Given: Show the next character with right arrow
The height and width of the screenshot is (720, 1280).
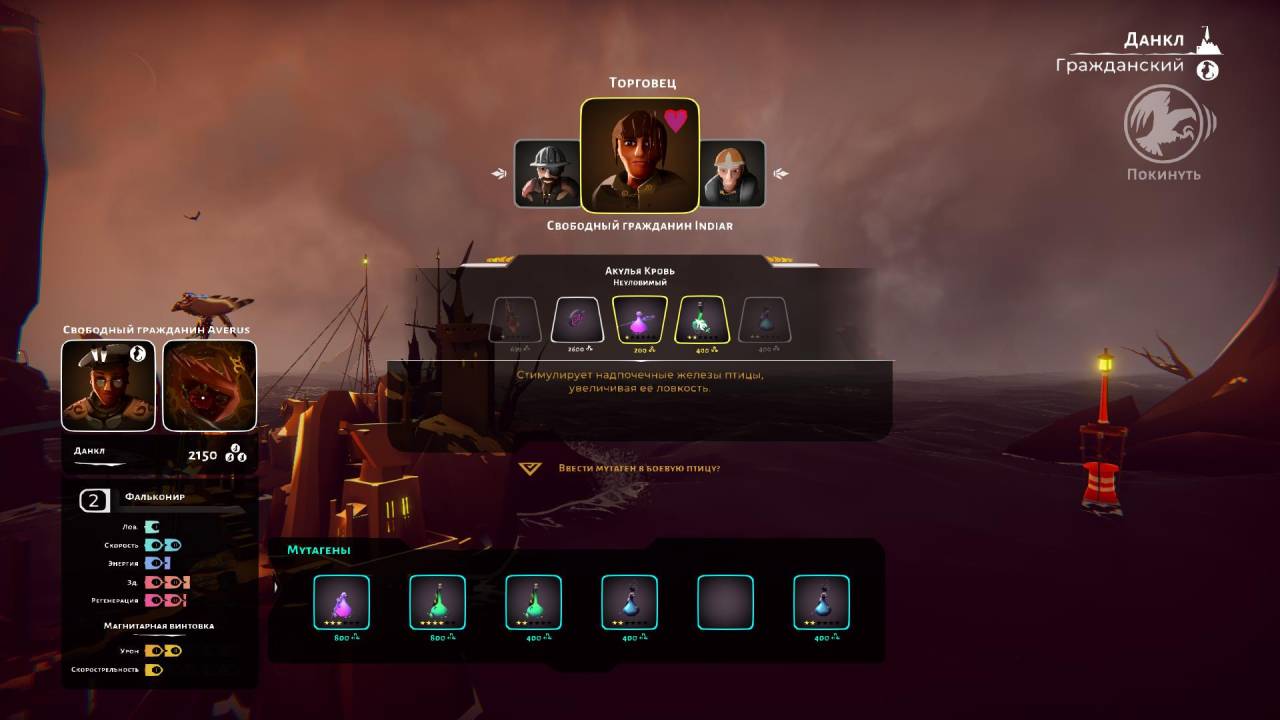Looking at the screenshot, I should (781, 174).
